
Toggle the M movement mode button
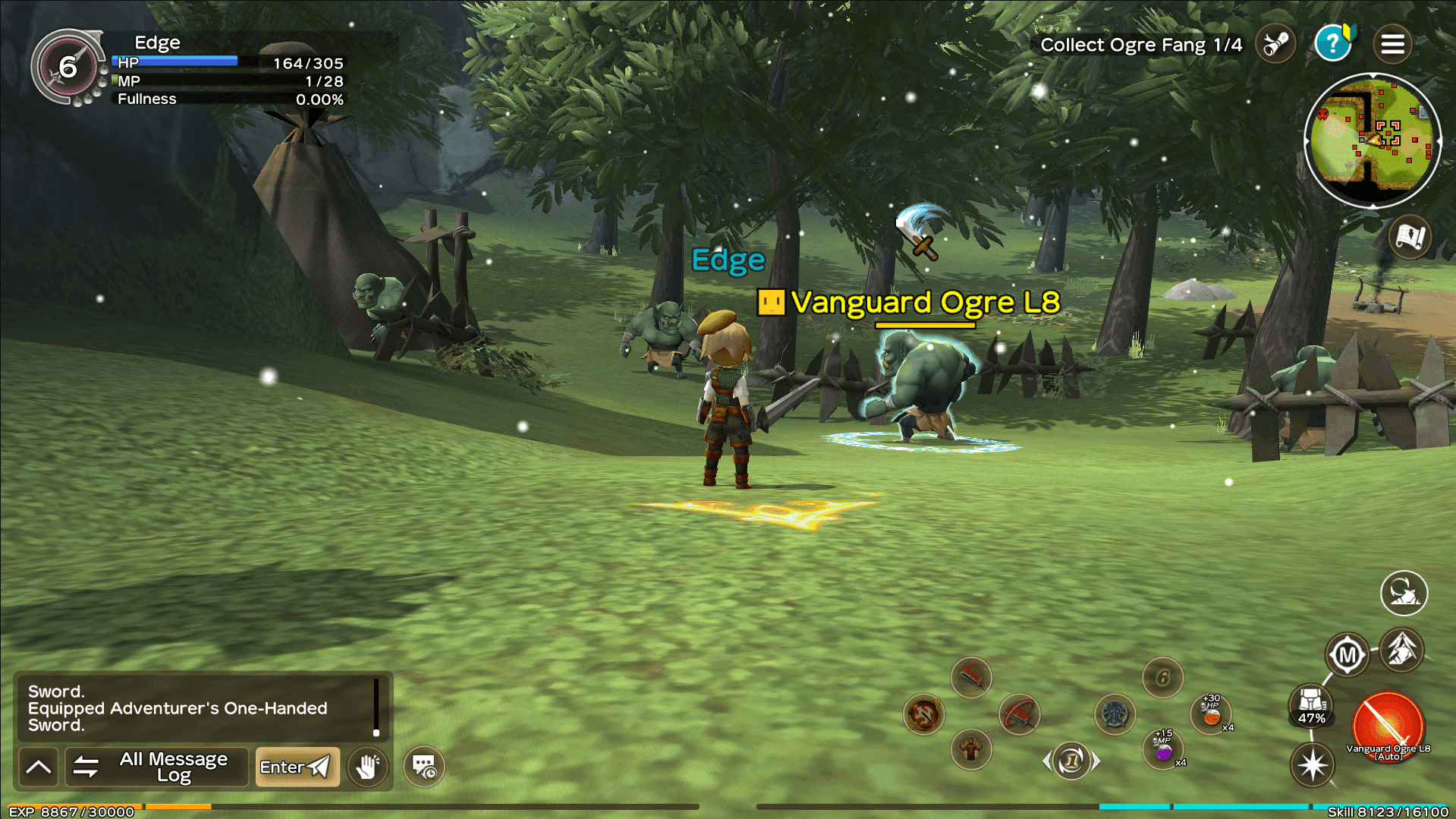(x=1347, y=654)
